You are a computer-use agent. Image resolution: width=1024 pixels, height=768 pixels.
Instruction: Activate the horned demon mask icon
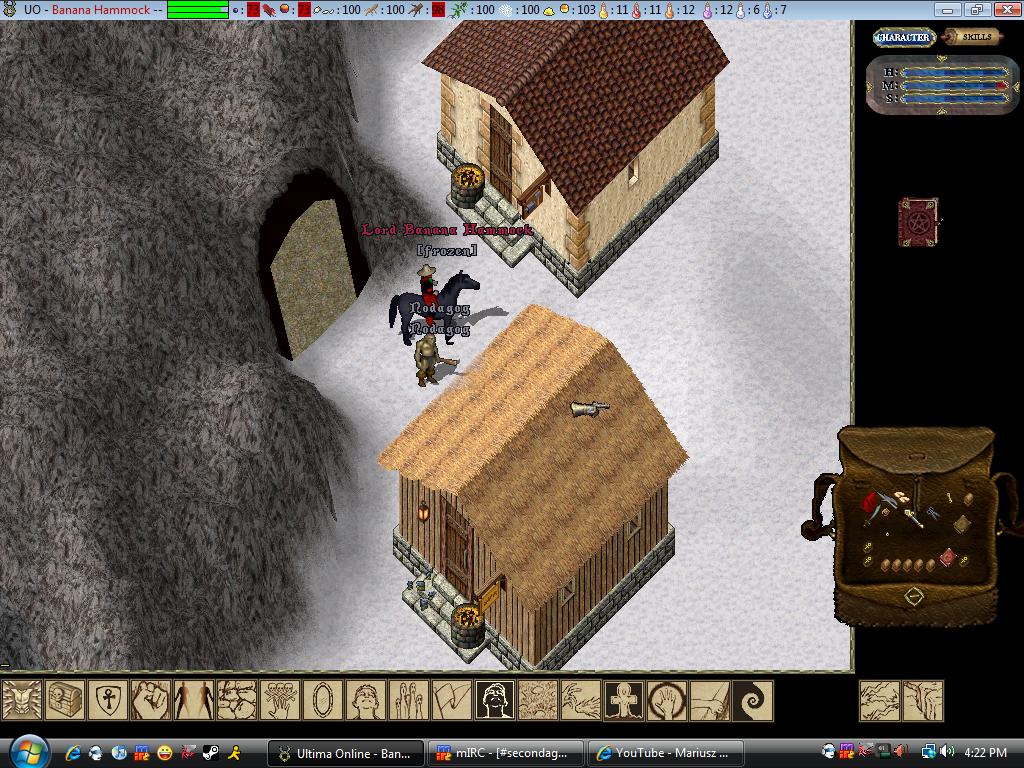[x=22, y=700]
